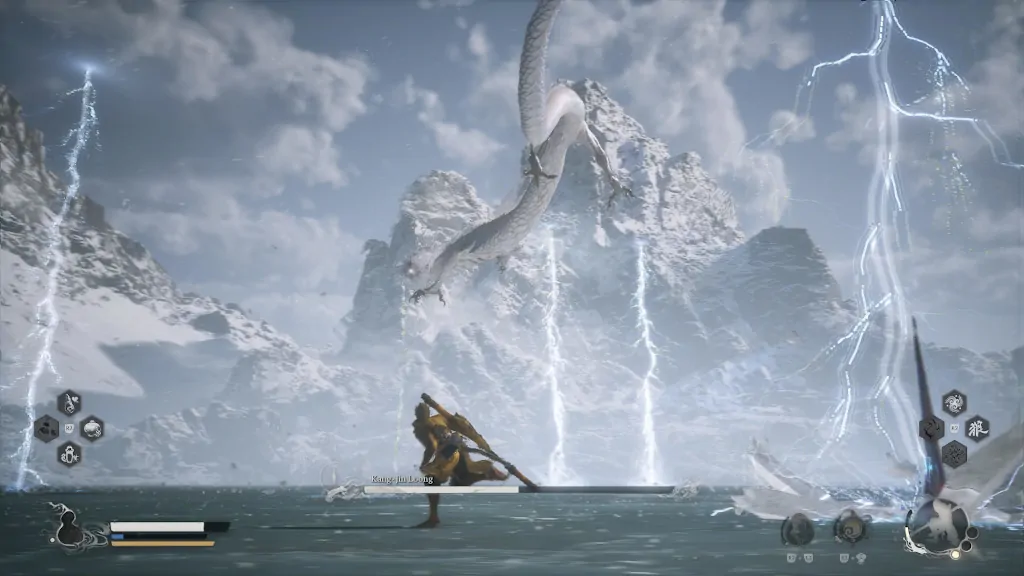Image resolution: width=1024 pixels, height=576 pixels.
Task: Choose the small jar item at the wheel's bottom
Action: pyautogui.click(x=69, y=454)
